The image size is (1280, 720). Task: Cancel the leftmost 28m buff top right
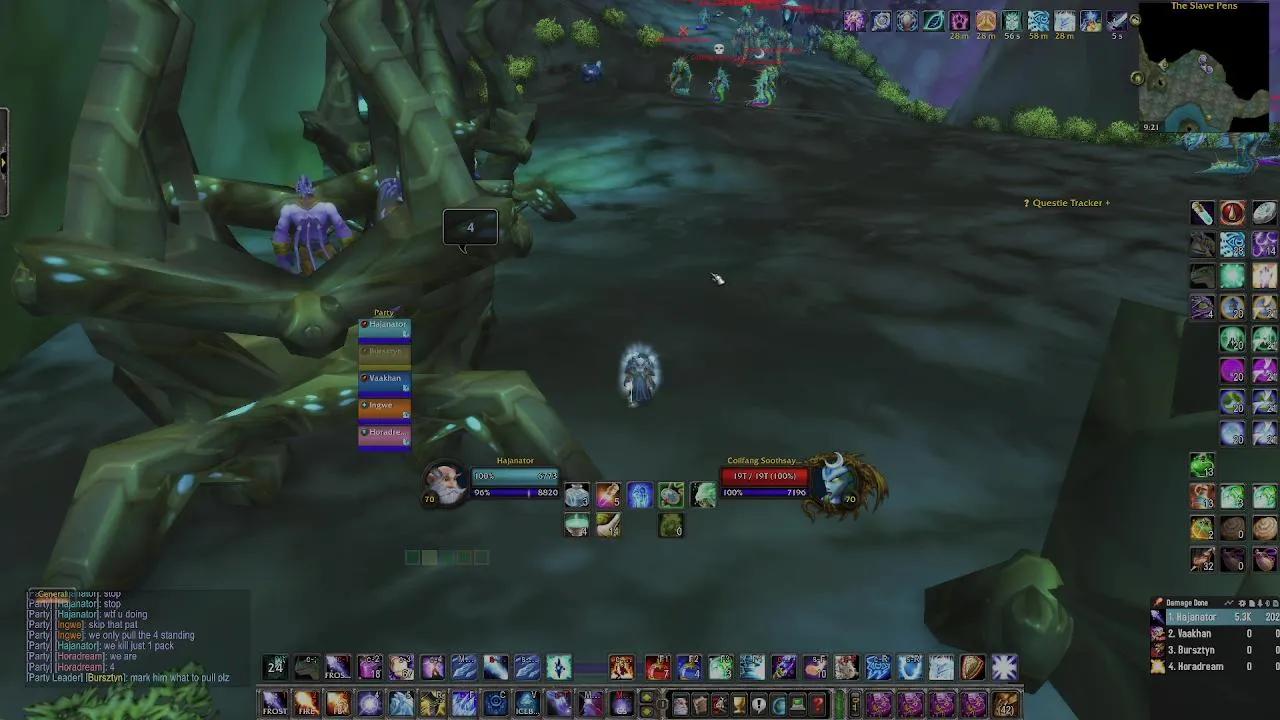click(x=959, y=22)
